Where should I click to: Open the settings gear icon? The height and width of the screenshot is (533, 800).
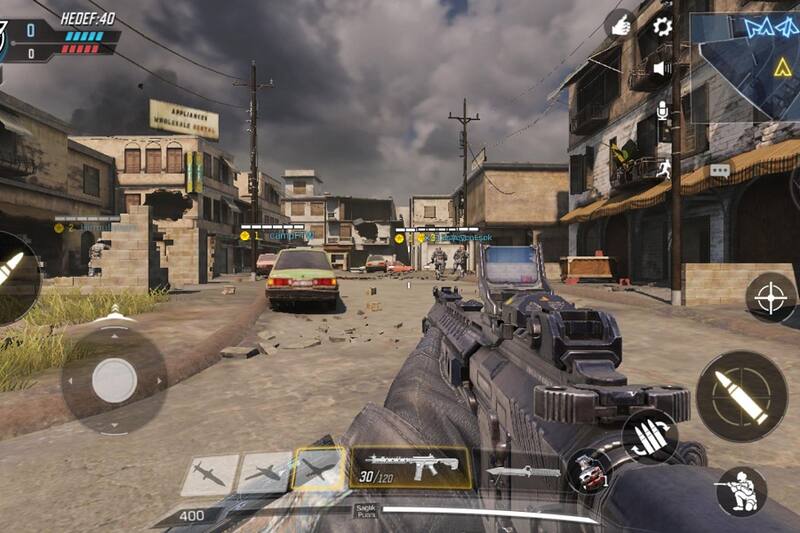point(662,27)
